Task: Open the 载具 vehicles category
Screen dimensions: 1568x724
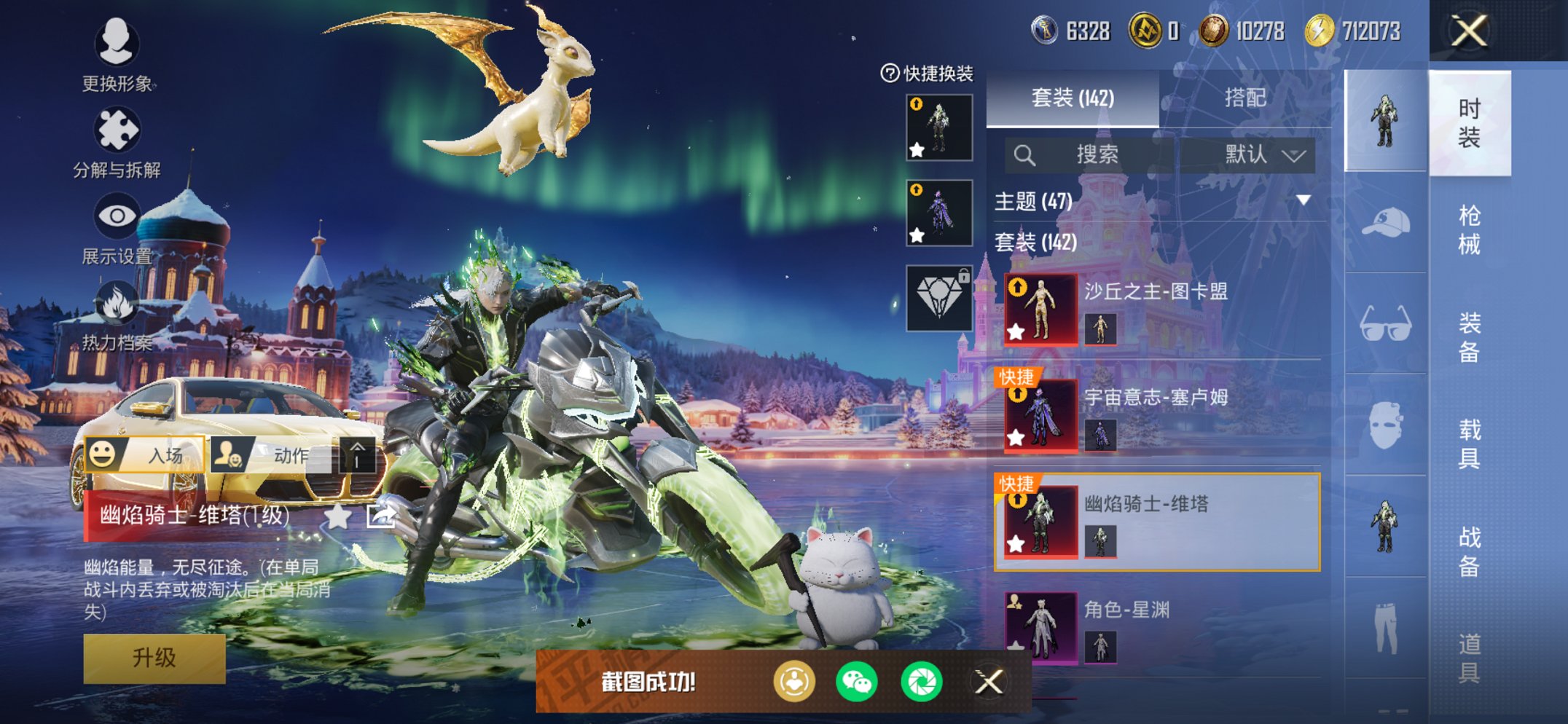Action: [x=1469, y=444]
